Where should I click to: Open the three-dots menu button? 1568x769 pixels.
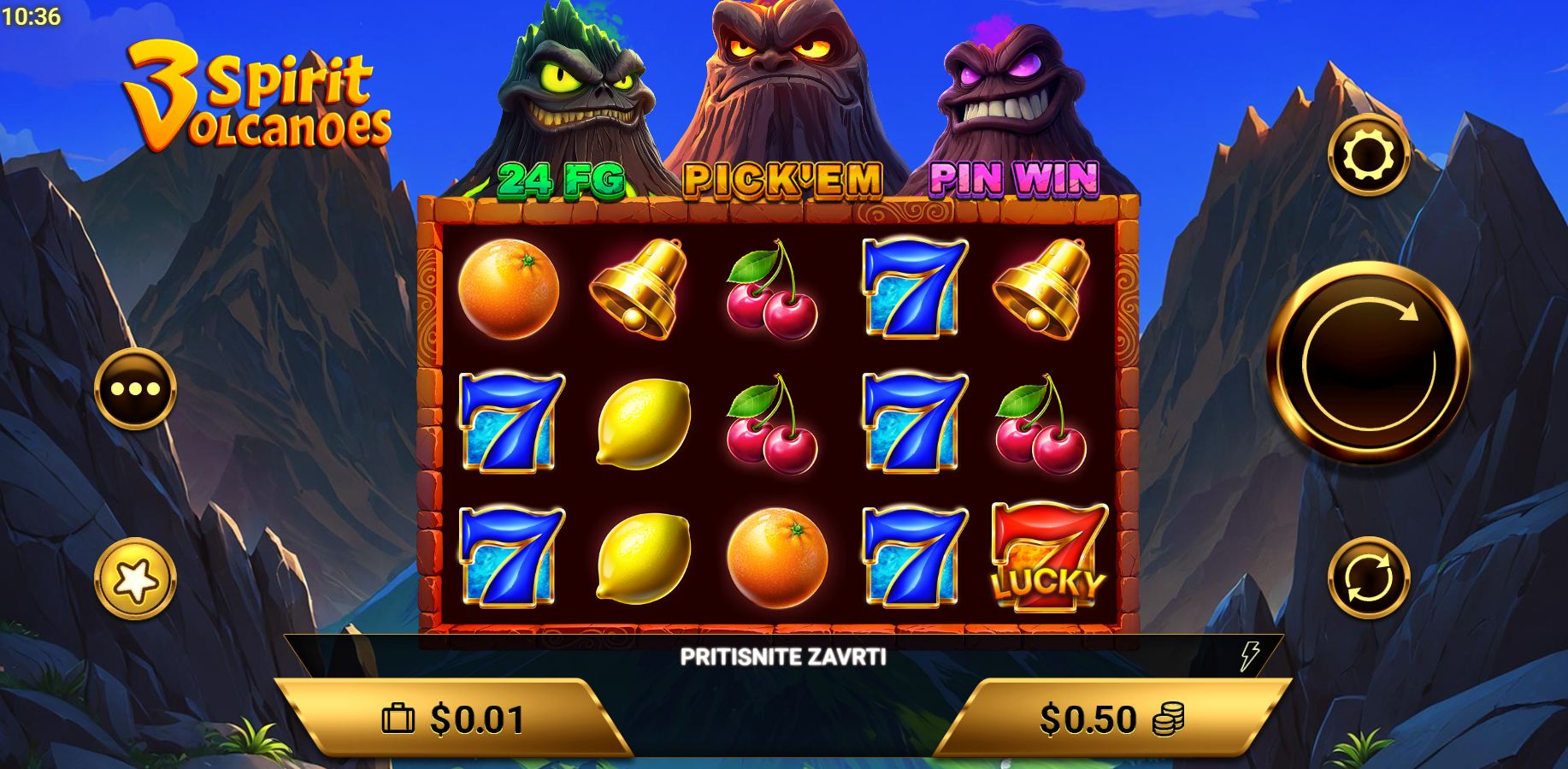[135, 389]
